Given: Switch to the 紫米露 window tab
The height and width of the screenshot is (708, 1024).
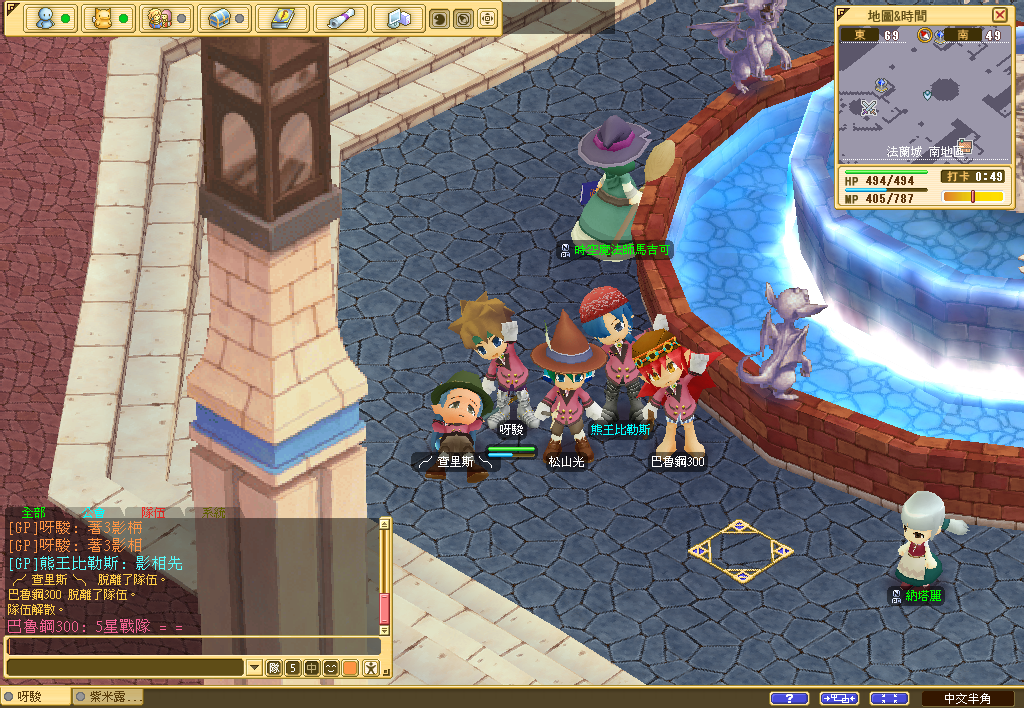Looking at the screenshot, I should pos(108,697).
